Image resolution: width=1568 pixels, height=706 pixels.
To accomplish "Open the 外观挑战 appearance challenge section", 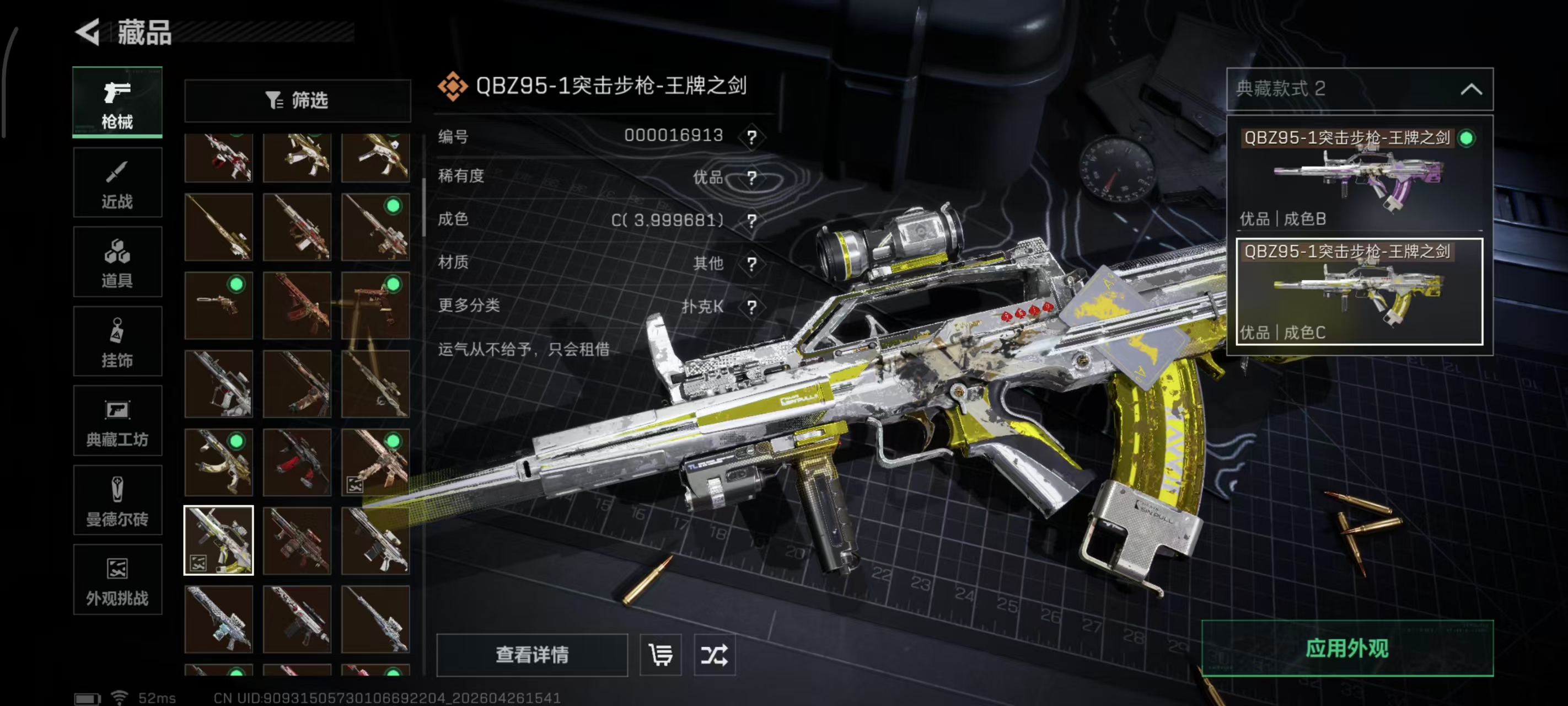I will click(x=117, y=579).
